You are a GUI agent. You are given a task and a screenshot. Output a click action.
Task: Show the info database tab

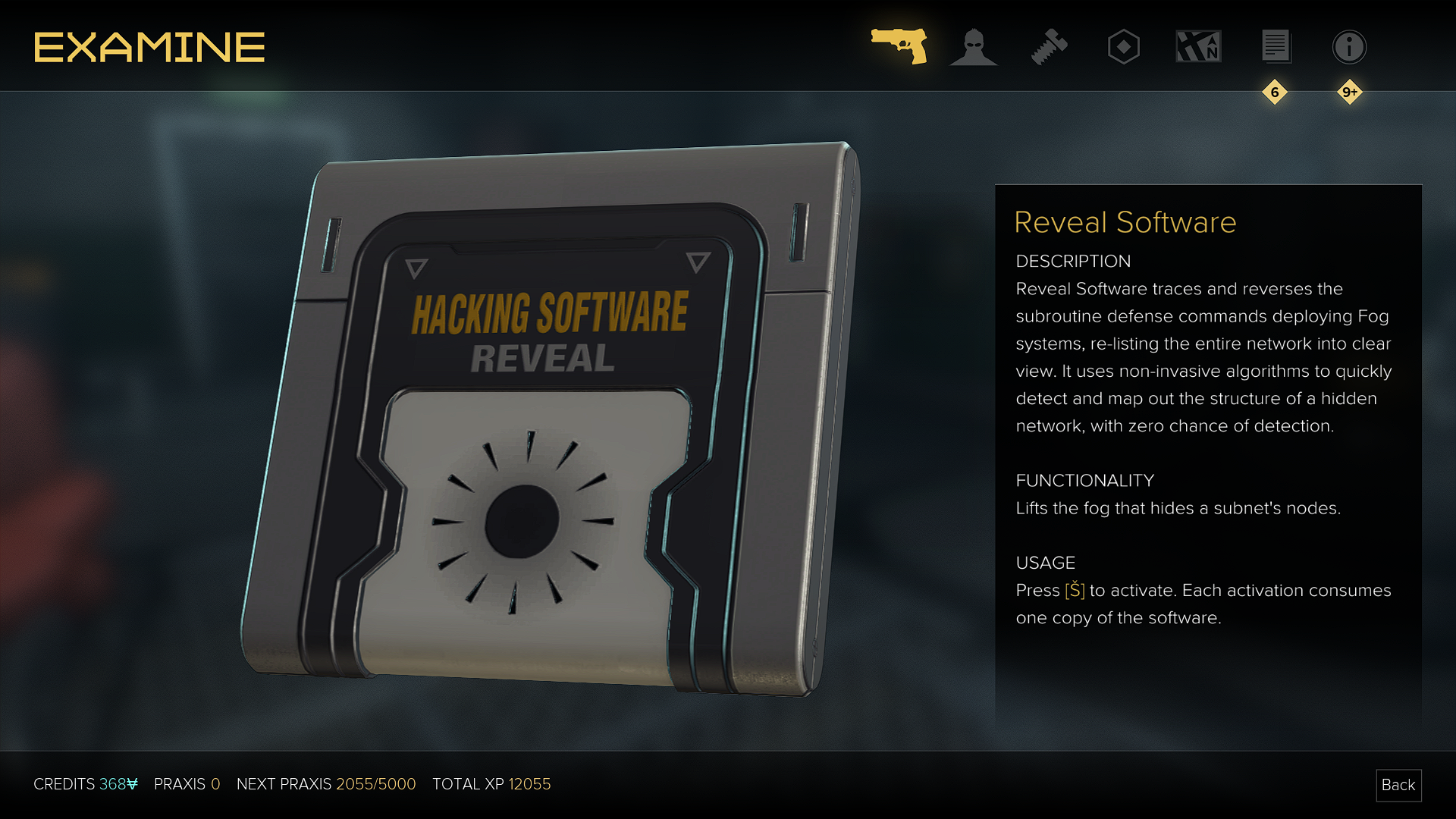coord(1349,47)
